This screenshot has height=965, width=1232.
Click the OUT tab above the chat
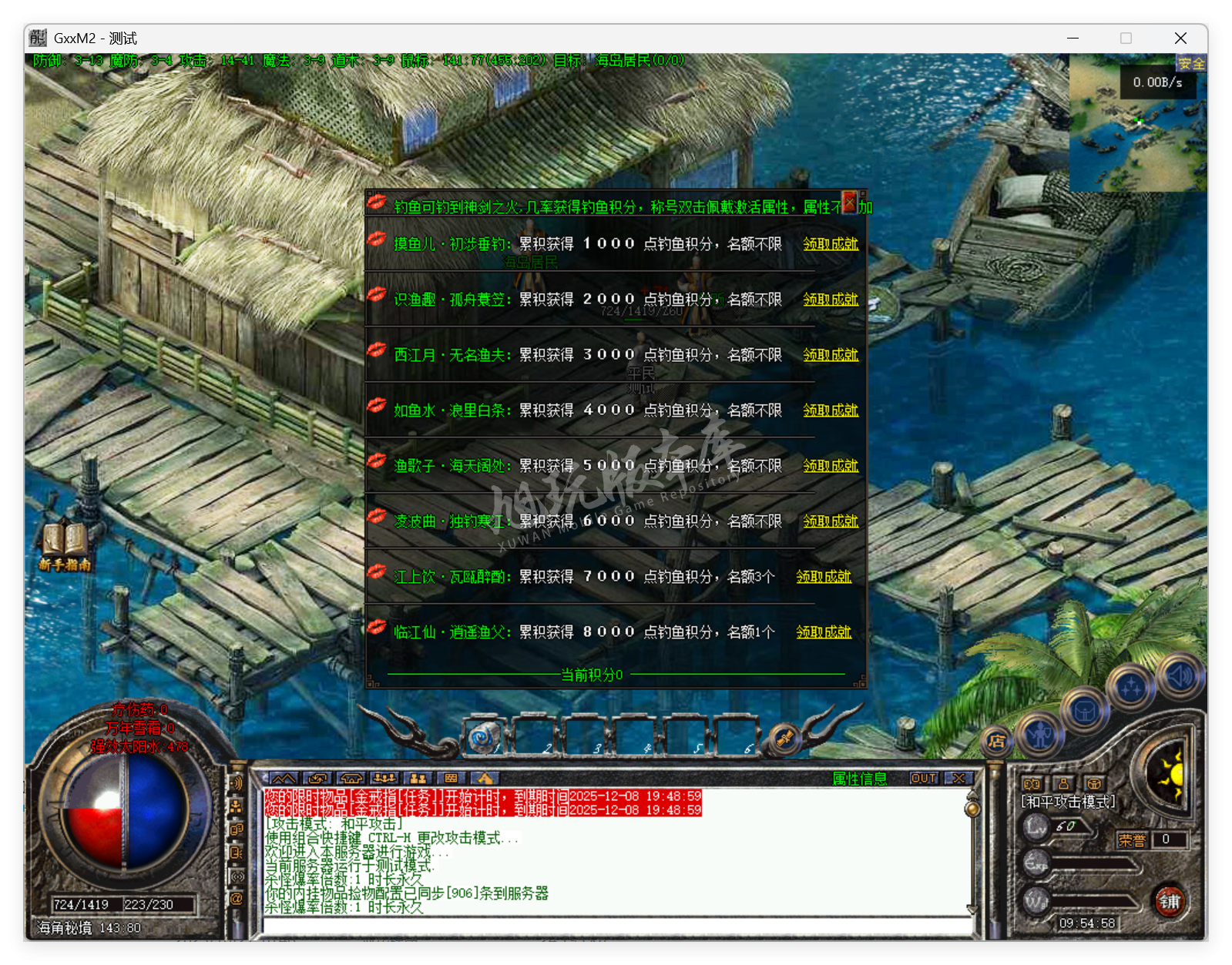[924, 779]
